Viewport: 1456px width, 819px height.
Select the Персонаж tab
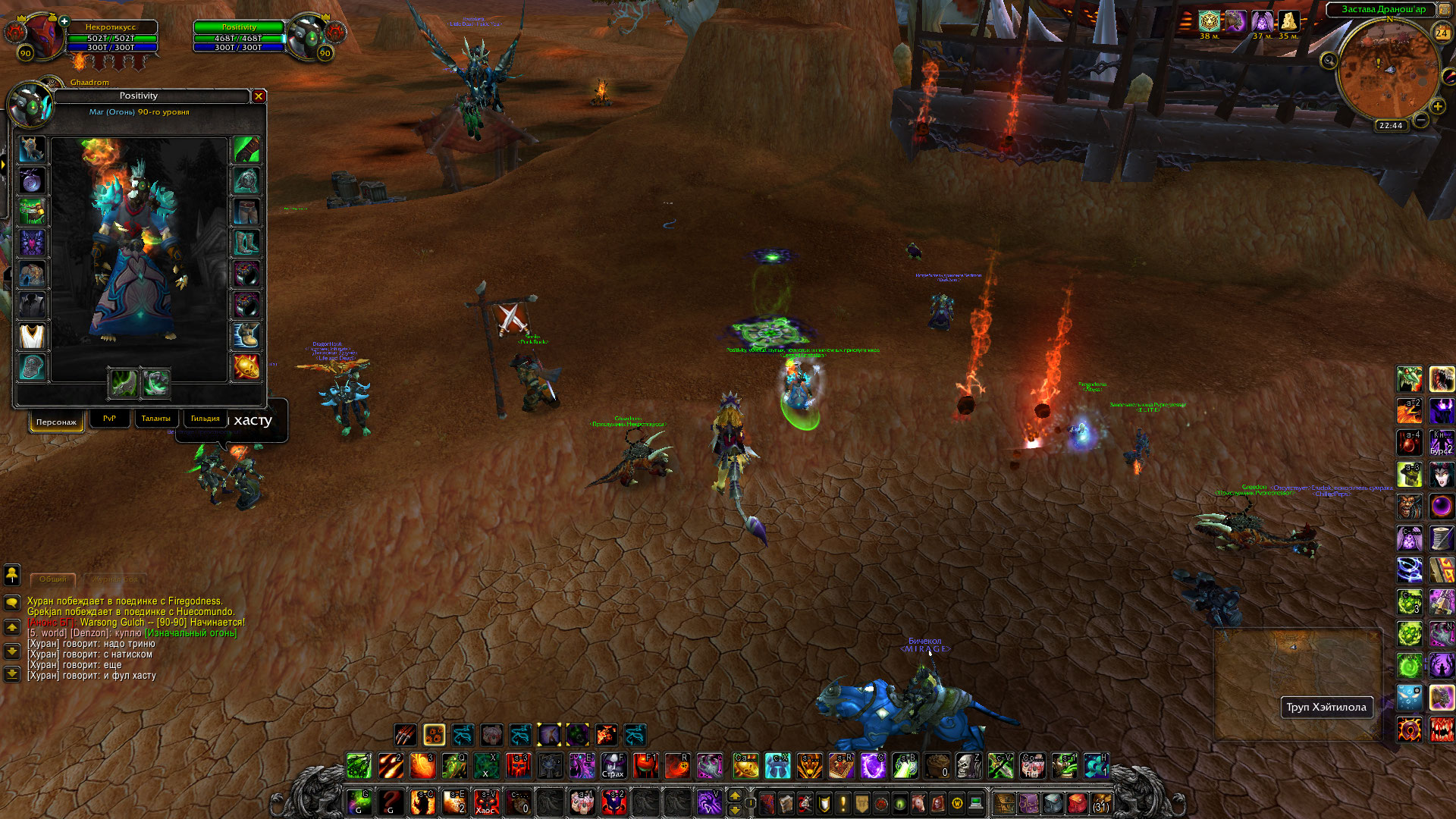pyautogui.click(x=56, y=422)
